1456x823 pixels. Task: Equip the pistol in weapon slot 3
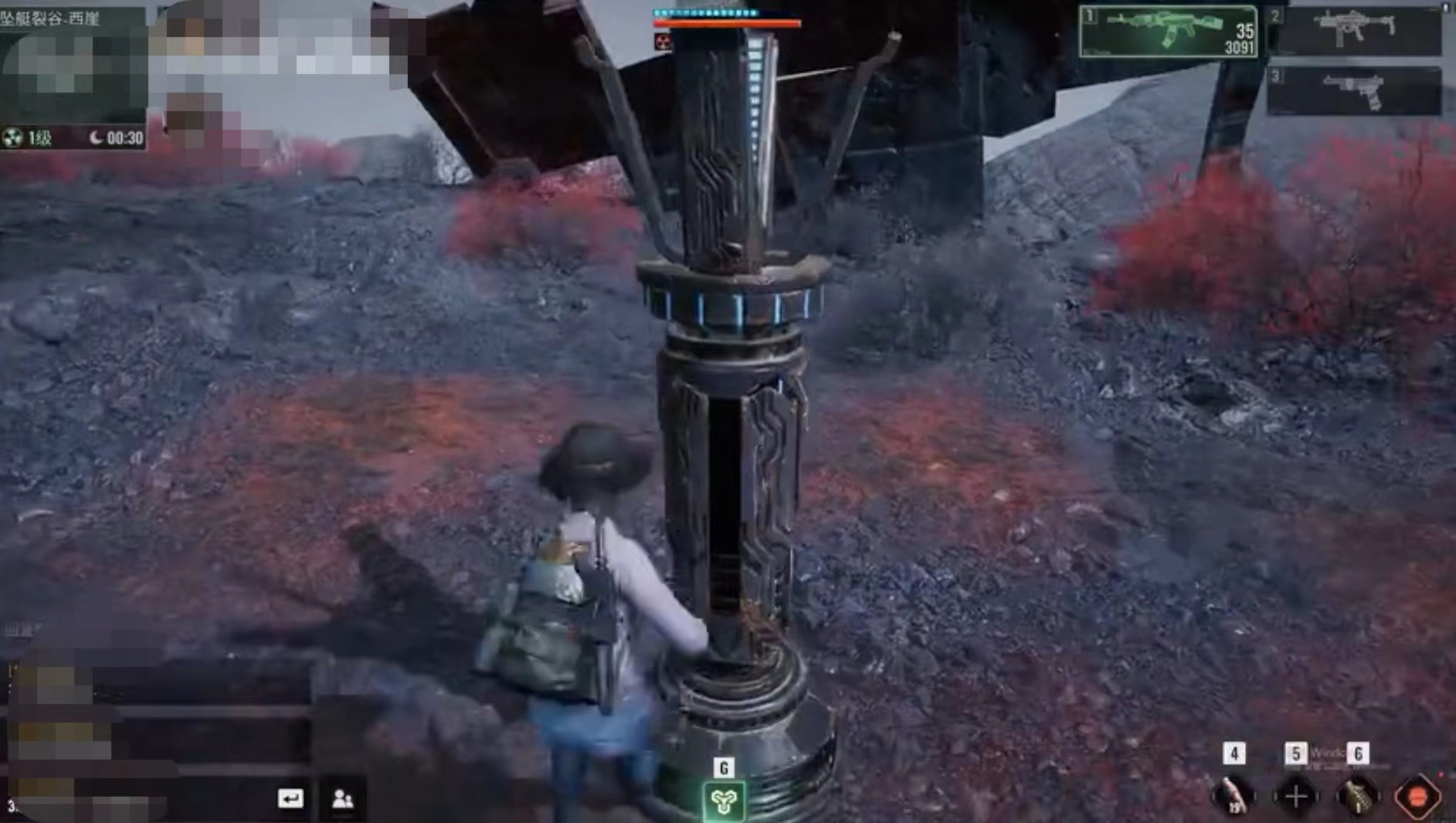tap(1355, 90)
